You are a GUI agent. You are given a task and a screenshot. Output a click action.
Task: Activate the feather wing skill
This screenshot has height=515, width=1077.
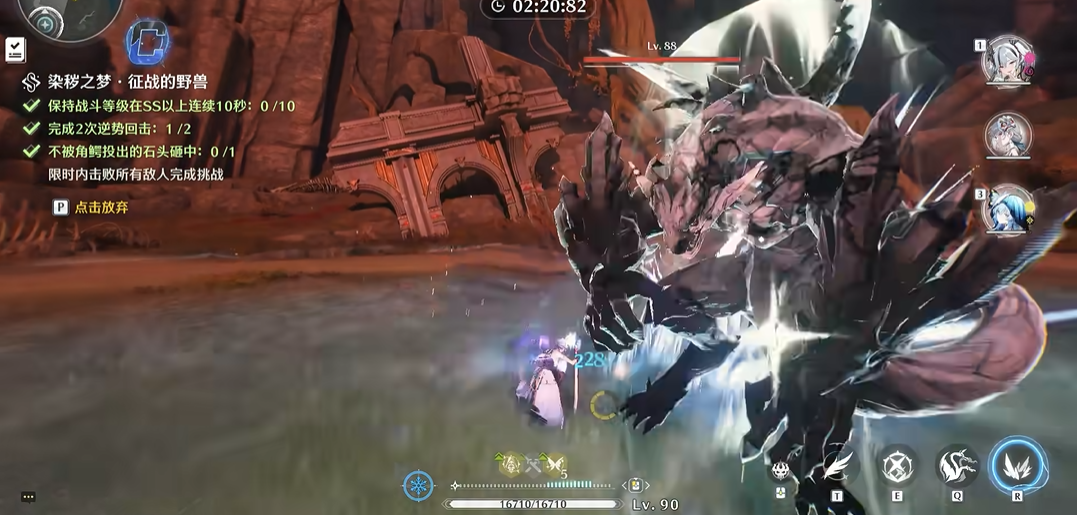tap(836, 466)
